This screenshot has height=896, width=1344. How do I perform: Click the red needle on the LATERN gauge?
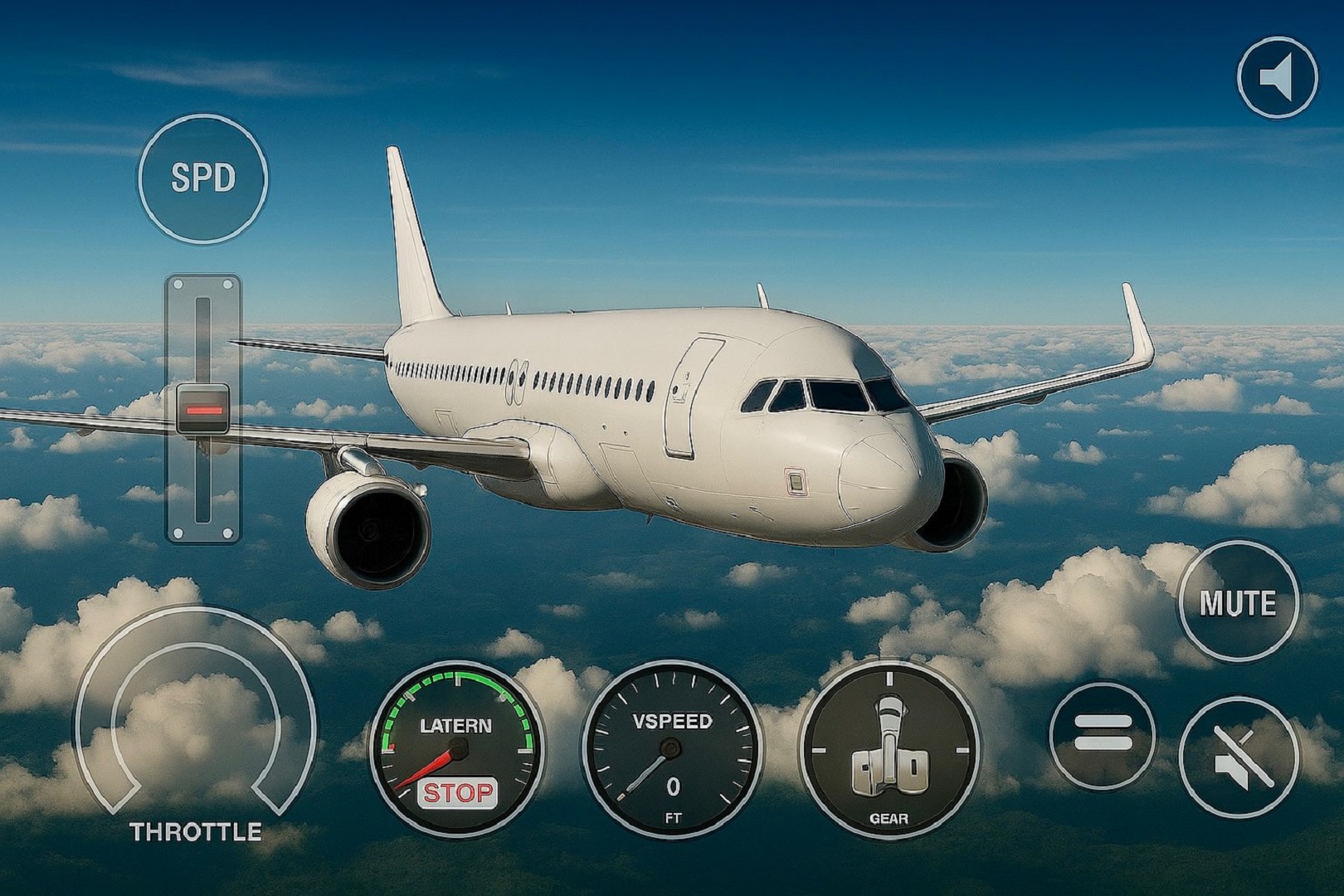(427, 772)
